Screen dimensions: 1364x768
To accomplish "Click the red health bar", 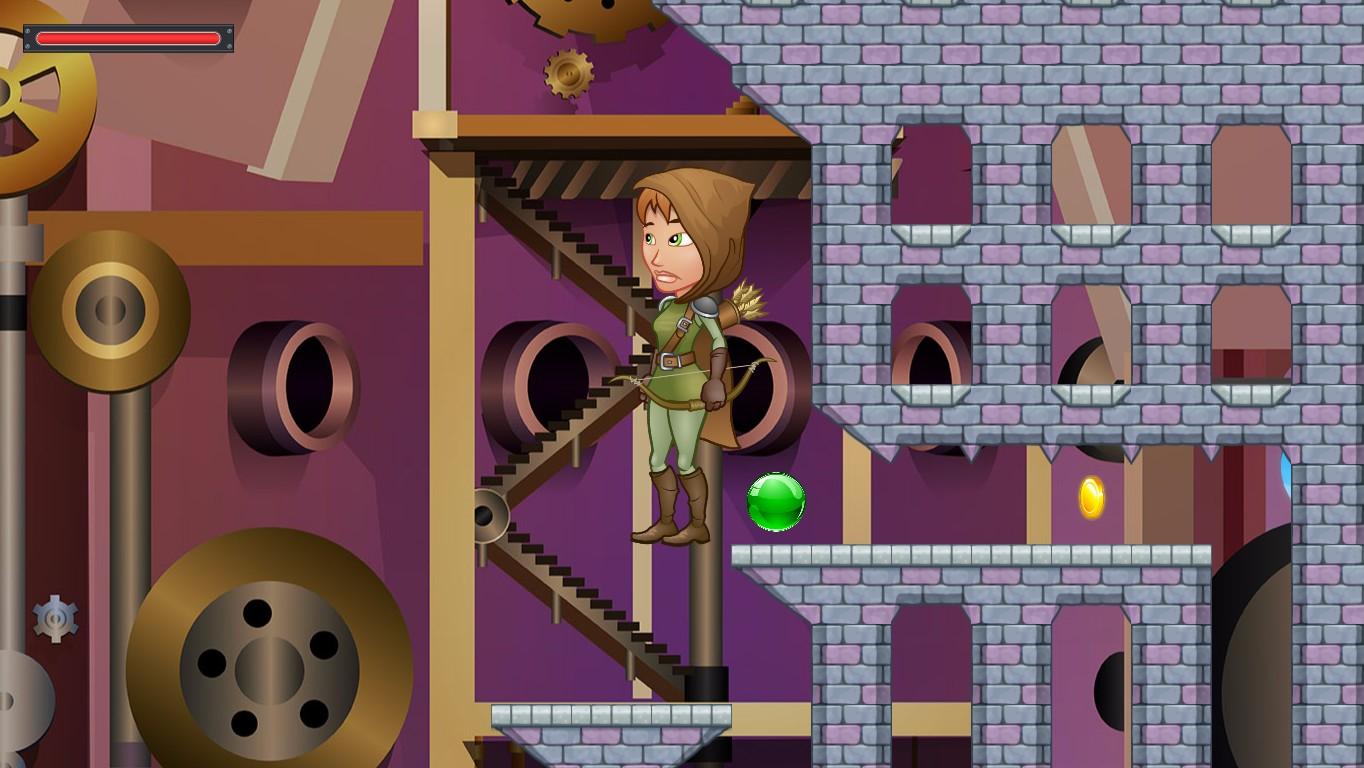I will click(128, 38).
